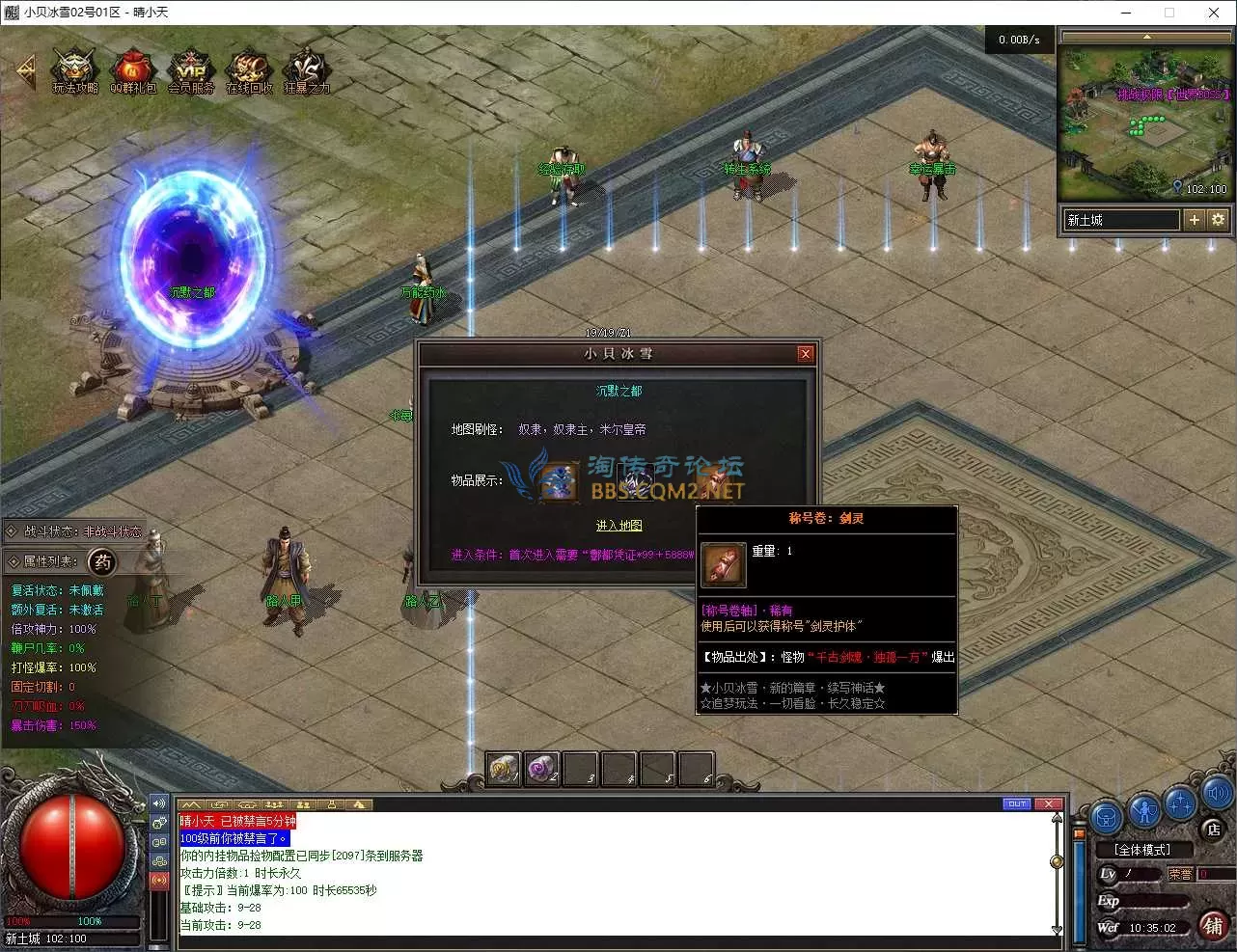The width and height of the screenshot is (1237, 952).
Task: Open the round 药 potion button
Action: (x=102, y=561)
